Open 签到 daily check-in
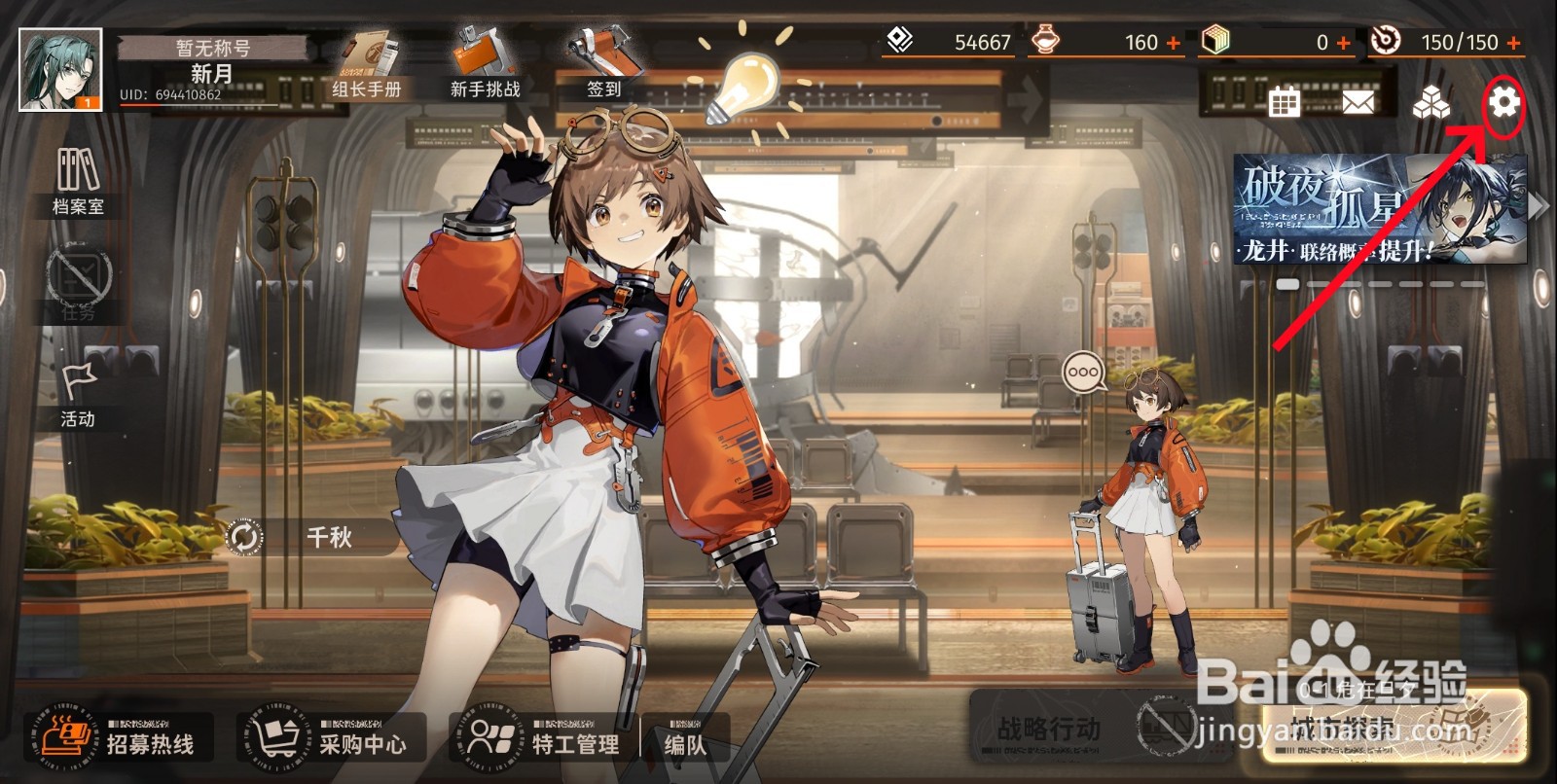1557x784 pixels. click(603, 64)
